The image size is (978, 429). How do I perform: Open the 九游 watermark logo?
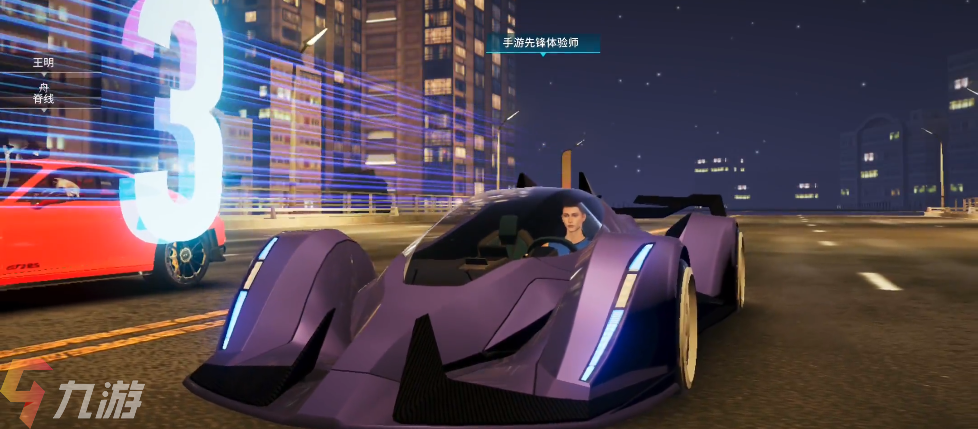(x=73, y=396)
